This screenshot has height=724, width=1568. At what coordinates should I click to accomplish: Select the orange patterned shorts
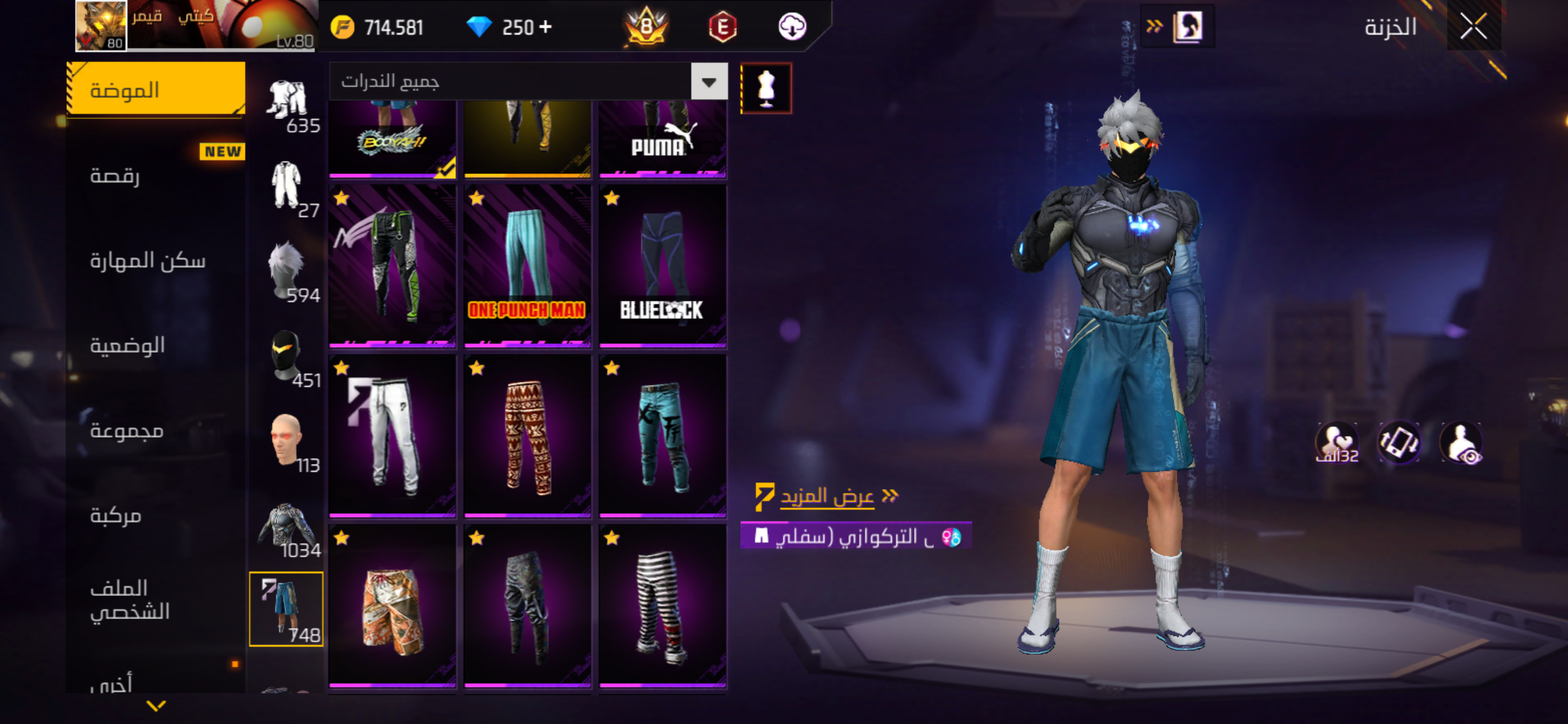(x=392, y=606)
